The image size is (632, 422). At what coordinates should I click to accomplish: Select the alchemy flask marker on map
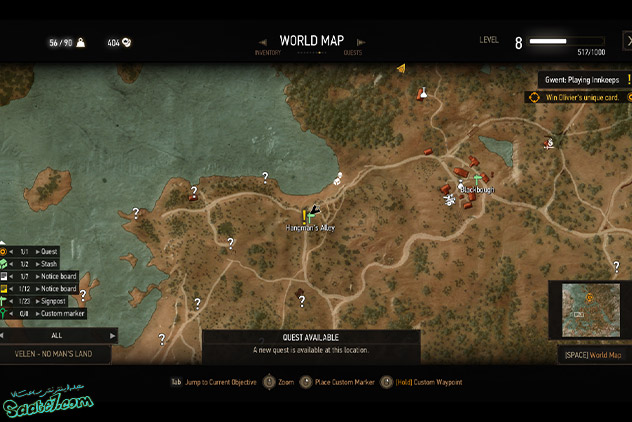(x=422, y=93)
